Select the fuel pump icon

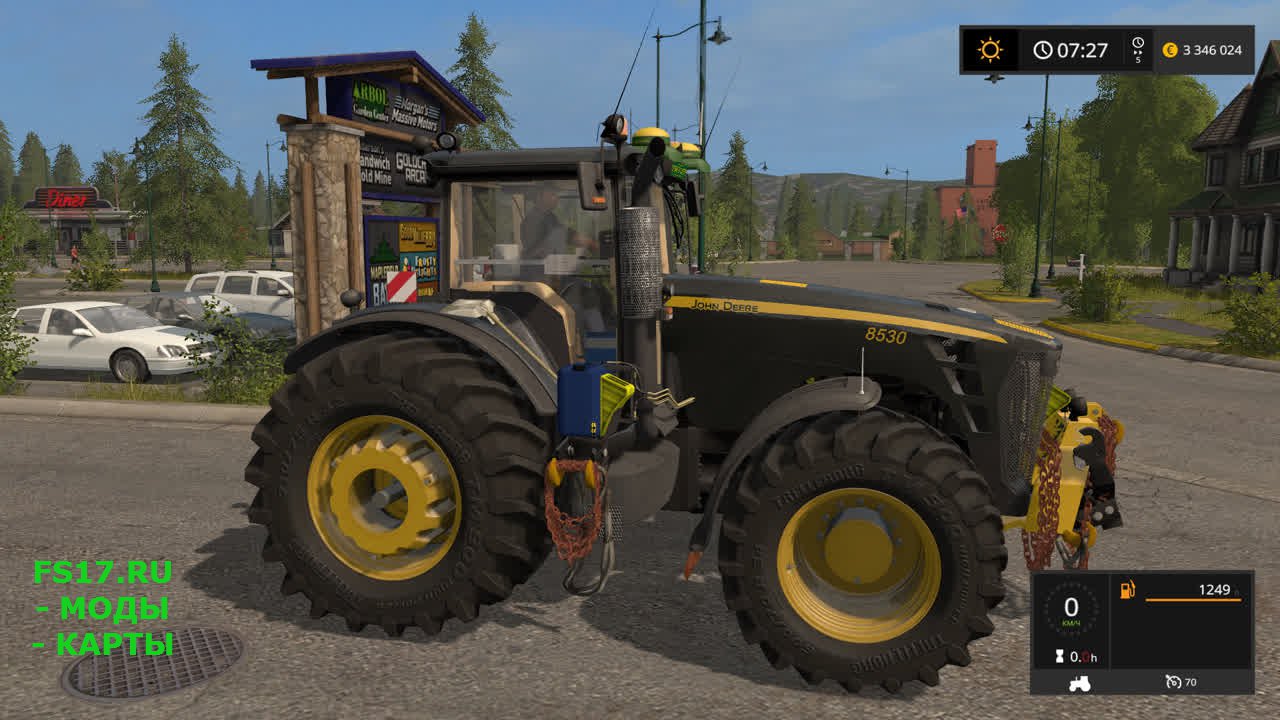(1128, 590)
